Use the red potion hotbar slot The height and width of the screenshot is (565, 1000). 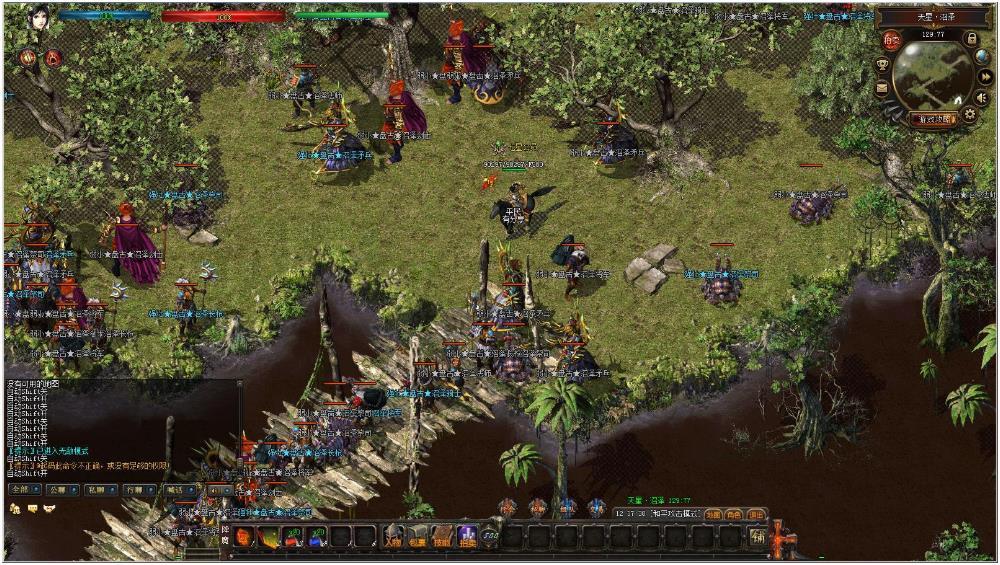pos(293,537)
